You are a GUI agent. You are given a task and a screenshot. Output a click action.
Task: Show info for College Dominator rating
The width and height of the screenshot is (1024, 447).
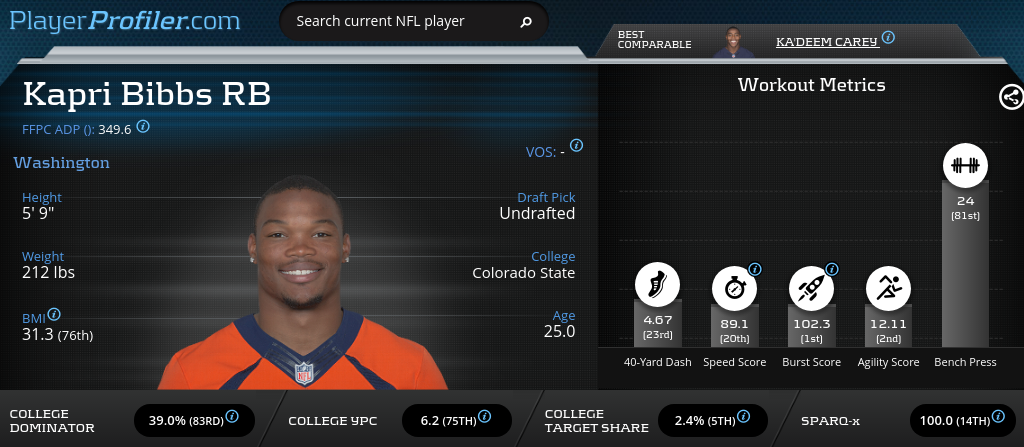click(x=232, y=416)
